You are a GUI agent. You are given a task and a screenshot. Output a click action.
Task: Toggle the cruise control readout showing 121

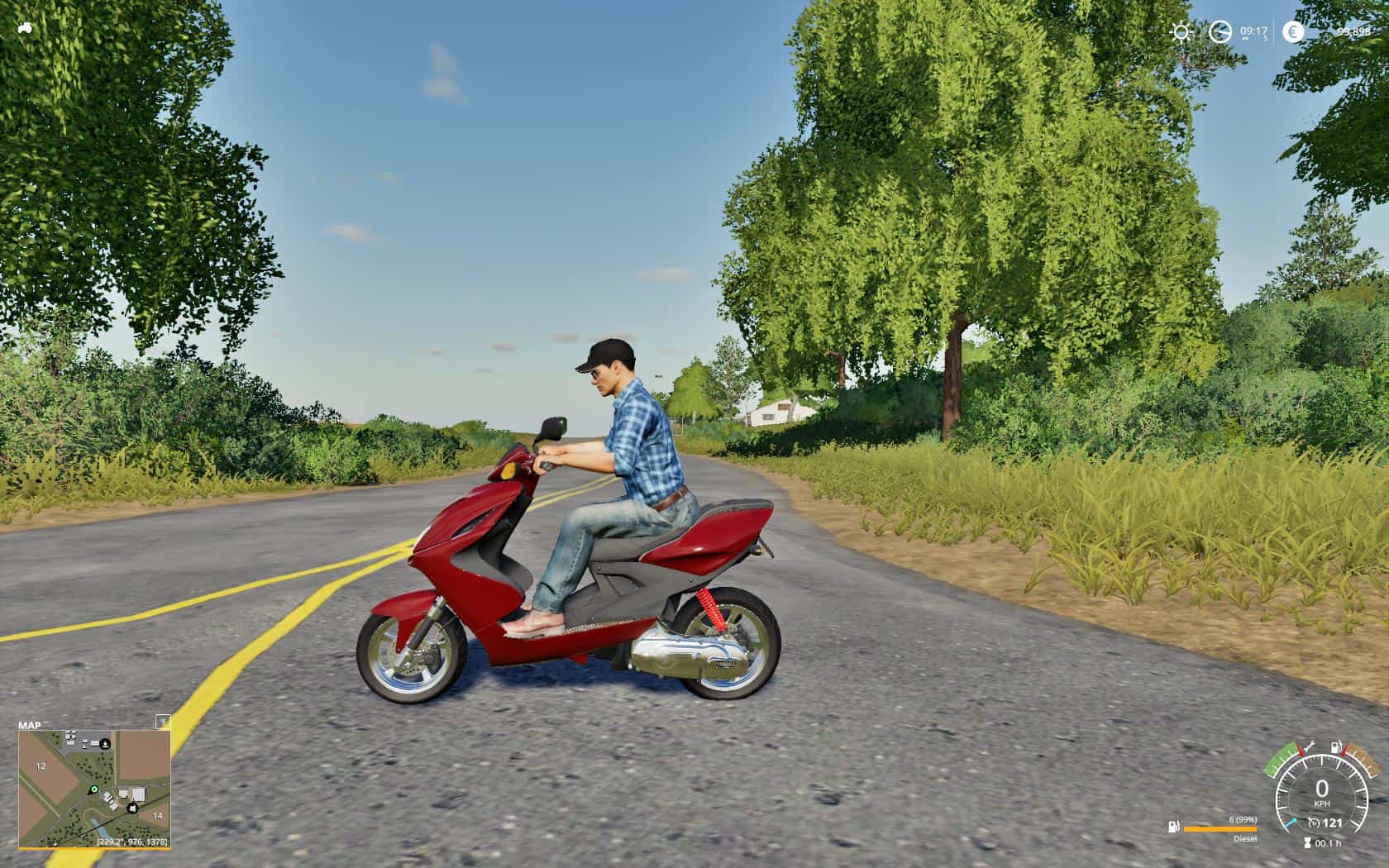[1327, 822]
